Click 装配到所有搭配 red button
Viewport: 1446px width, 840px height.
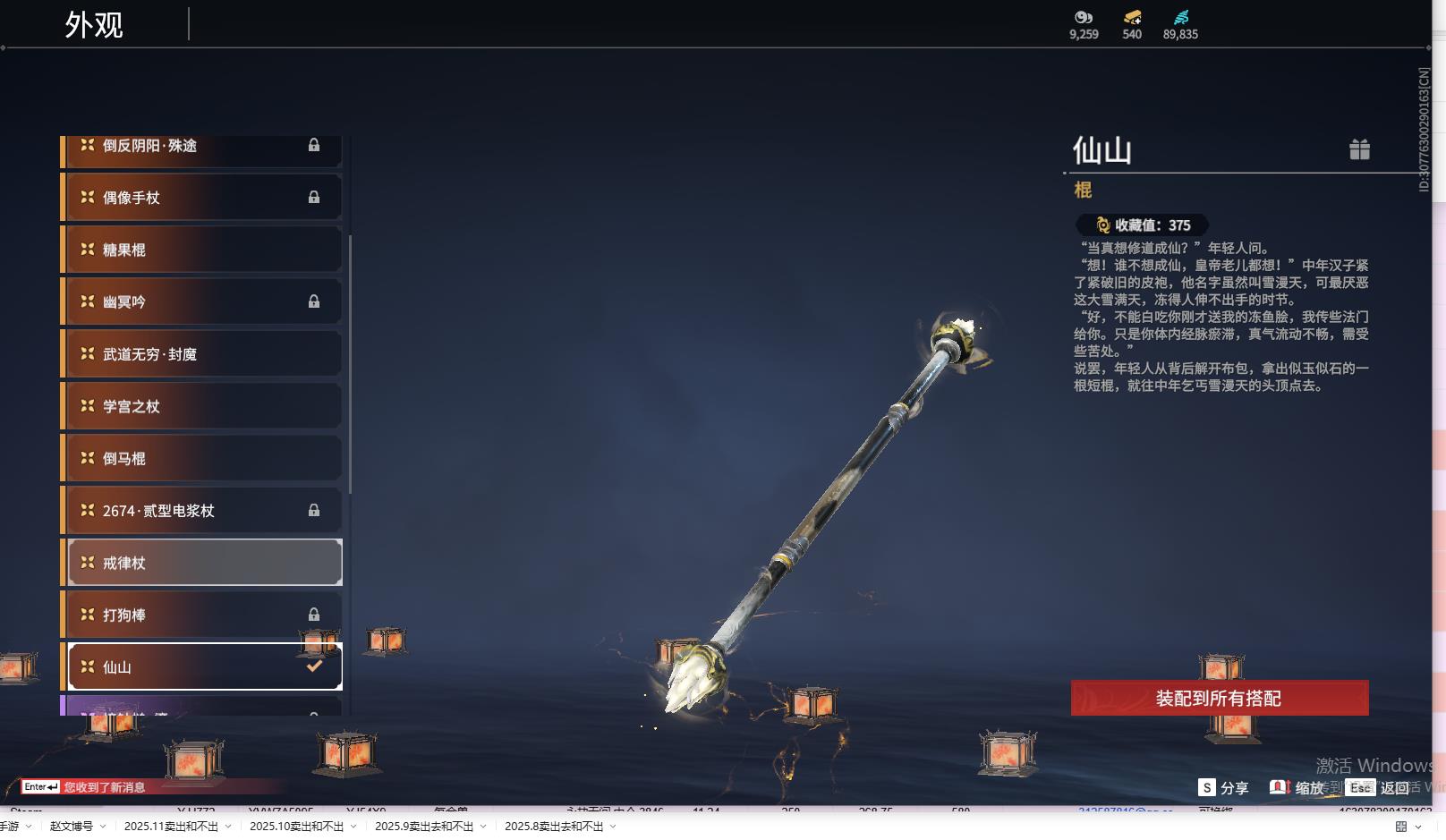click(1219, 699)
